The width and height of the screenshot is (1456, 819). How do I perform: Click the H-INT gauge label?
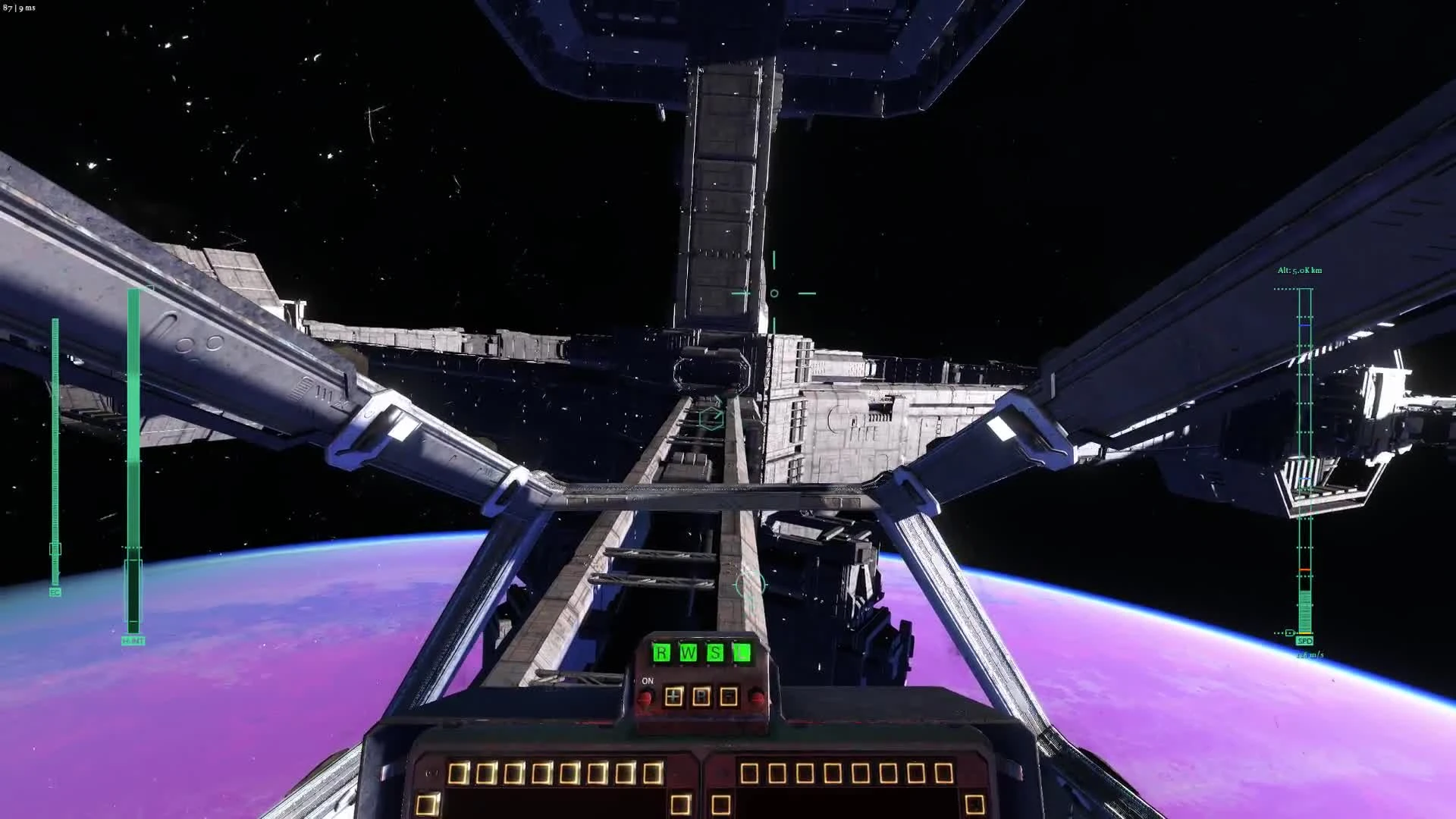pyautogui.click(x=133, y=639)
